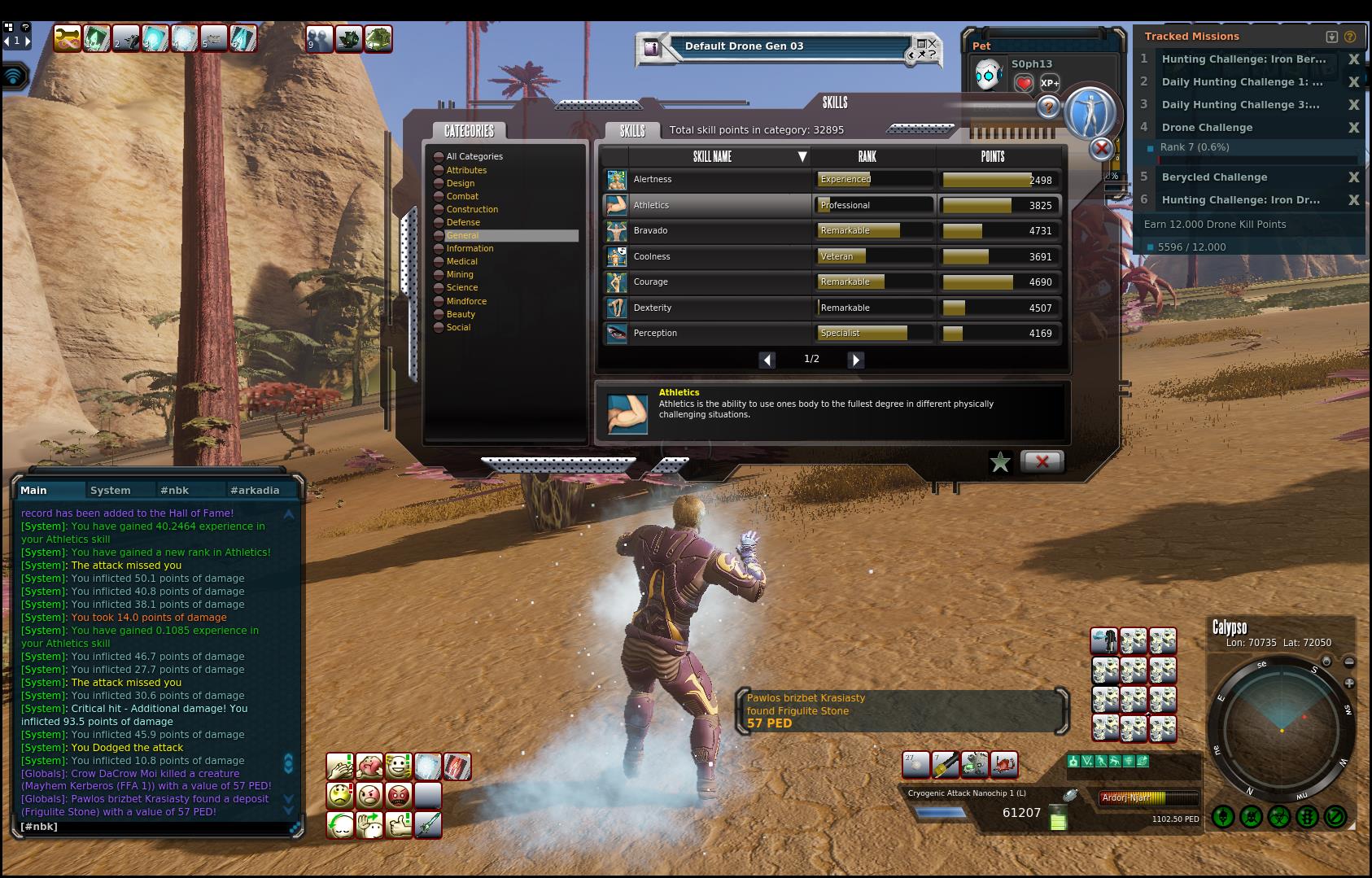Switch to the System chat tab
Viewport: 1372px width, 878px height.
111,490
